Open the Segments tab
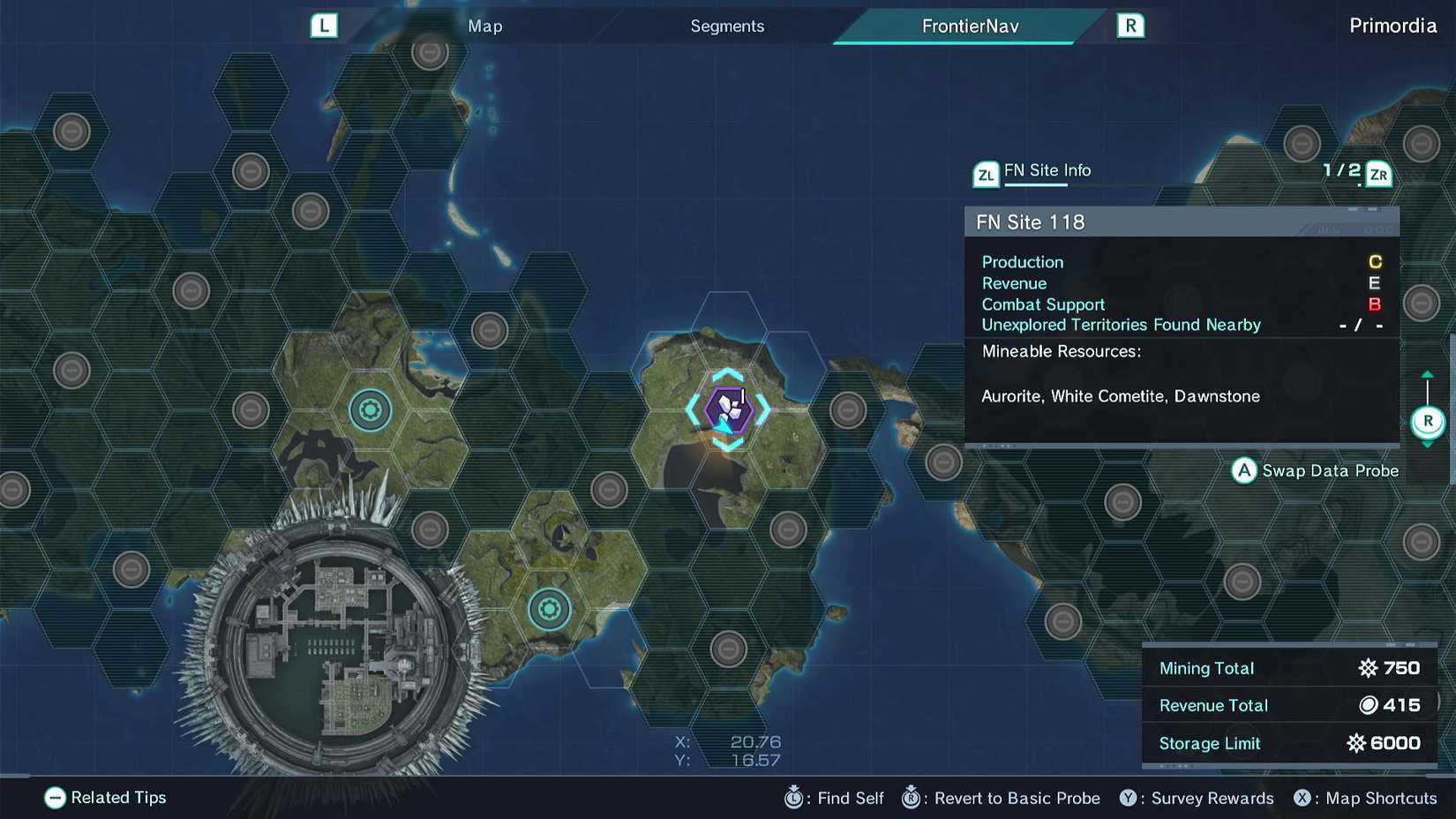The width and height of the screenshot is (1456, 819). [726, 26]
